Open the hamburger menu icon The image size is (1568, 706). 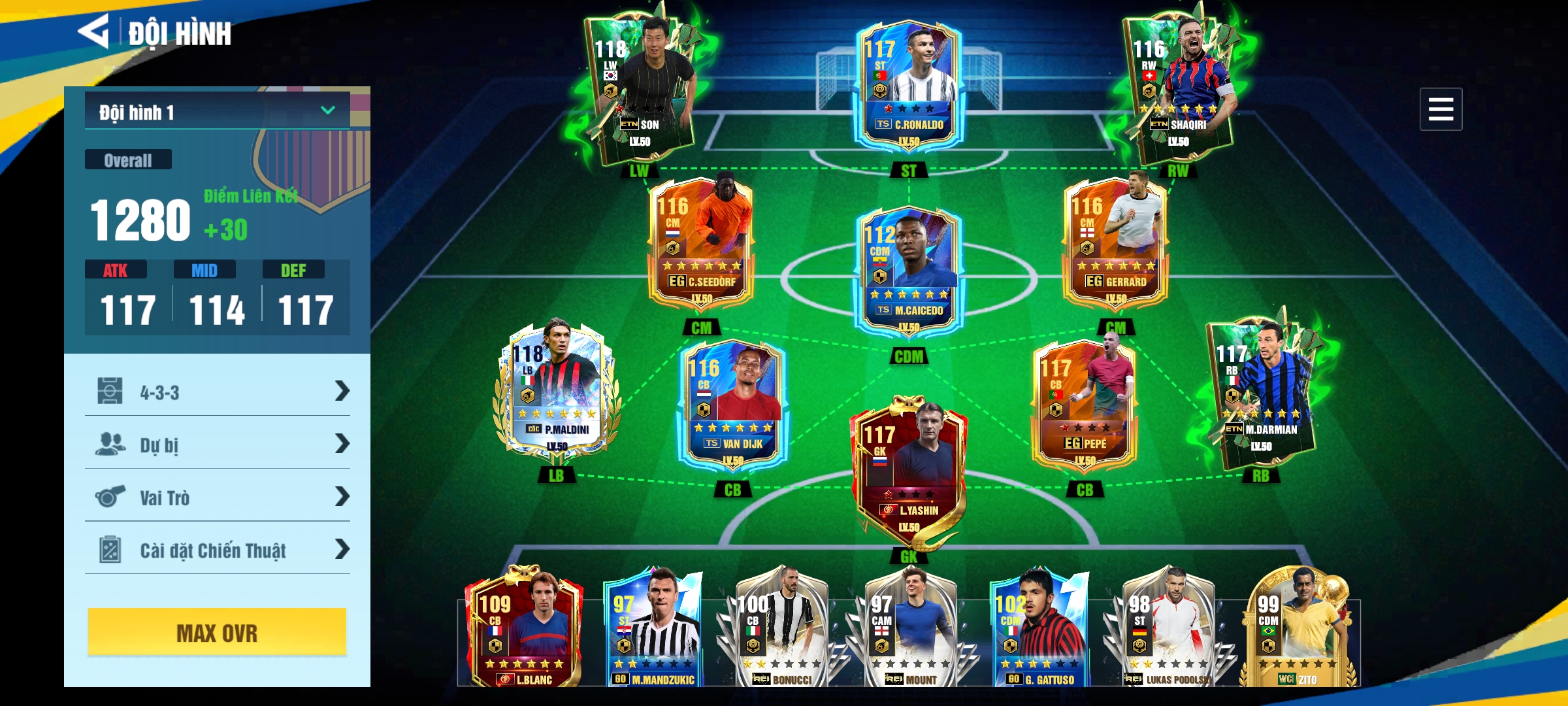(x=1440, y=109)
